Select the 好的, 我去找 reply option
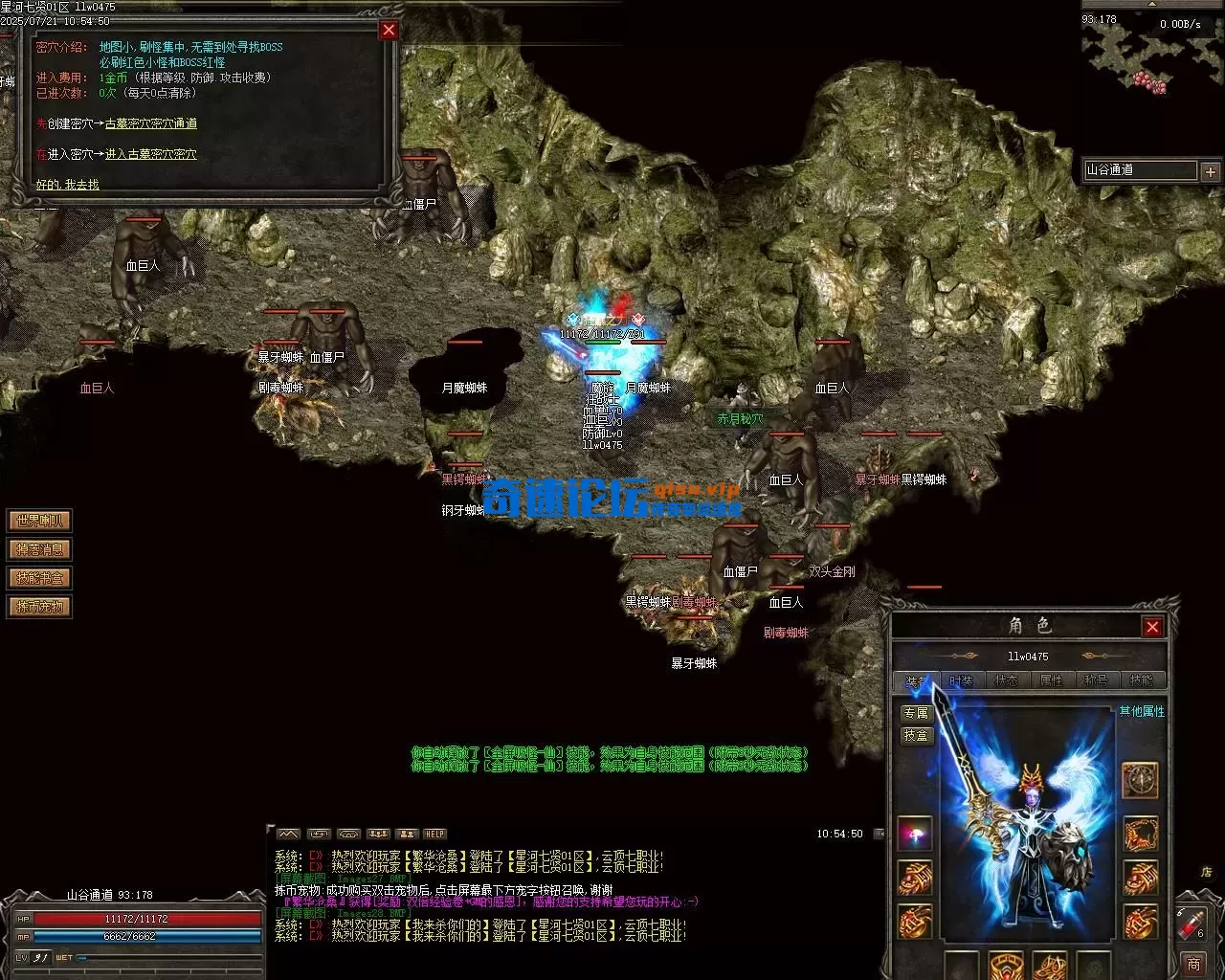Image resolution: width=1225 pixels, height=980 pixels. [67, 184]
